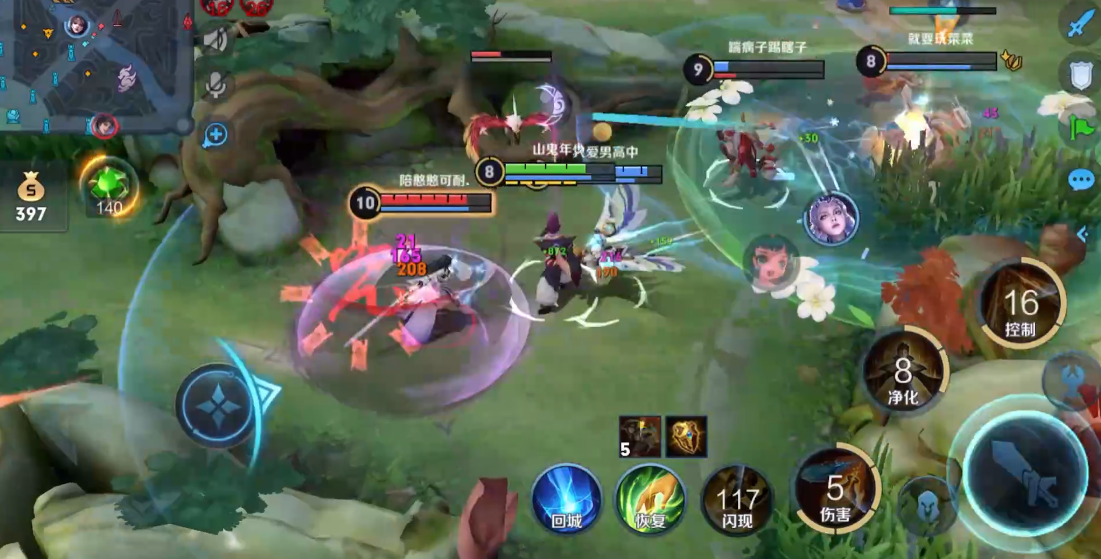Cast the 伤害 damage skill
This screenshot has height=559, width=1101.
point(835,489)
